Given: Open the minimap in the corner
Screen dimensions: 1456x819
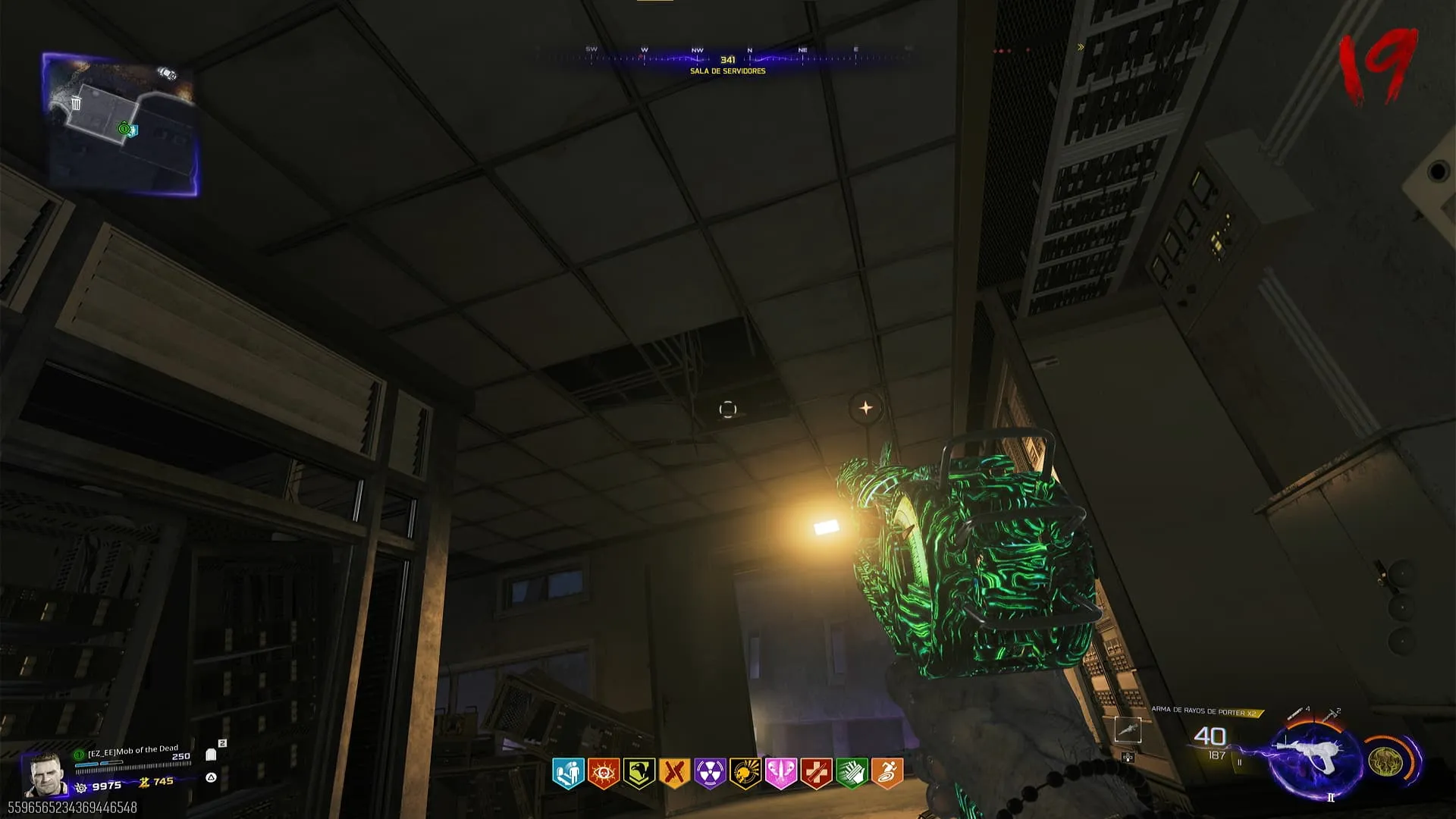Looking at the screenshot, I should (121, 124).
